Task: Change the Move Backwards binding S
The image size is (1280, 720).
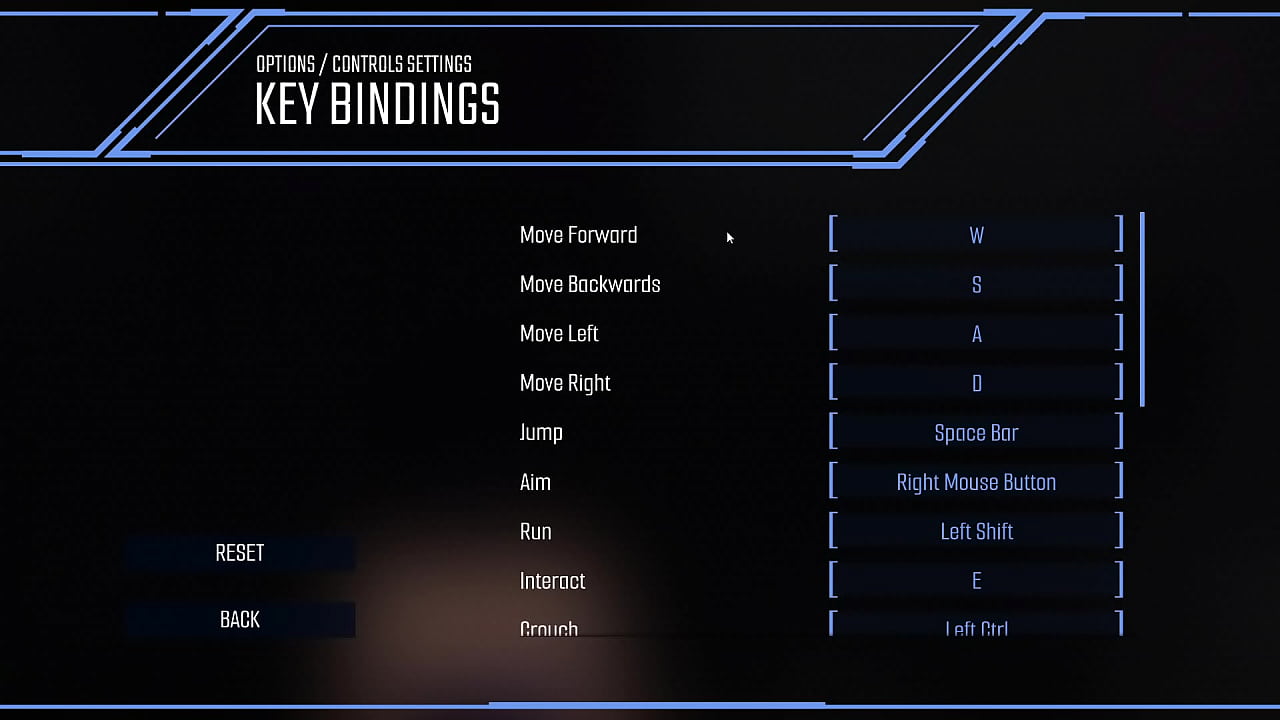Action: [976, 284]
